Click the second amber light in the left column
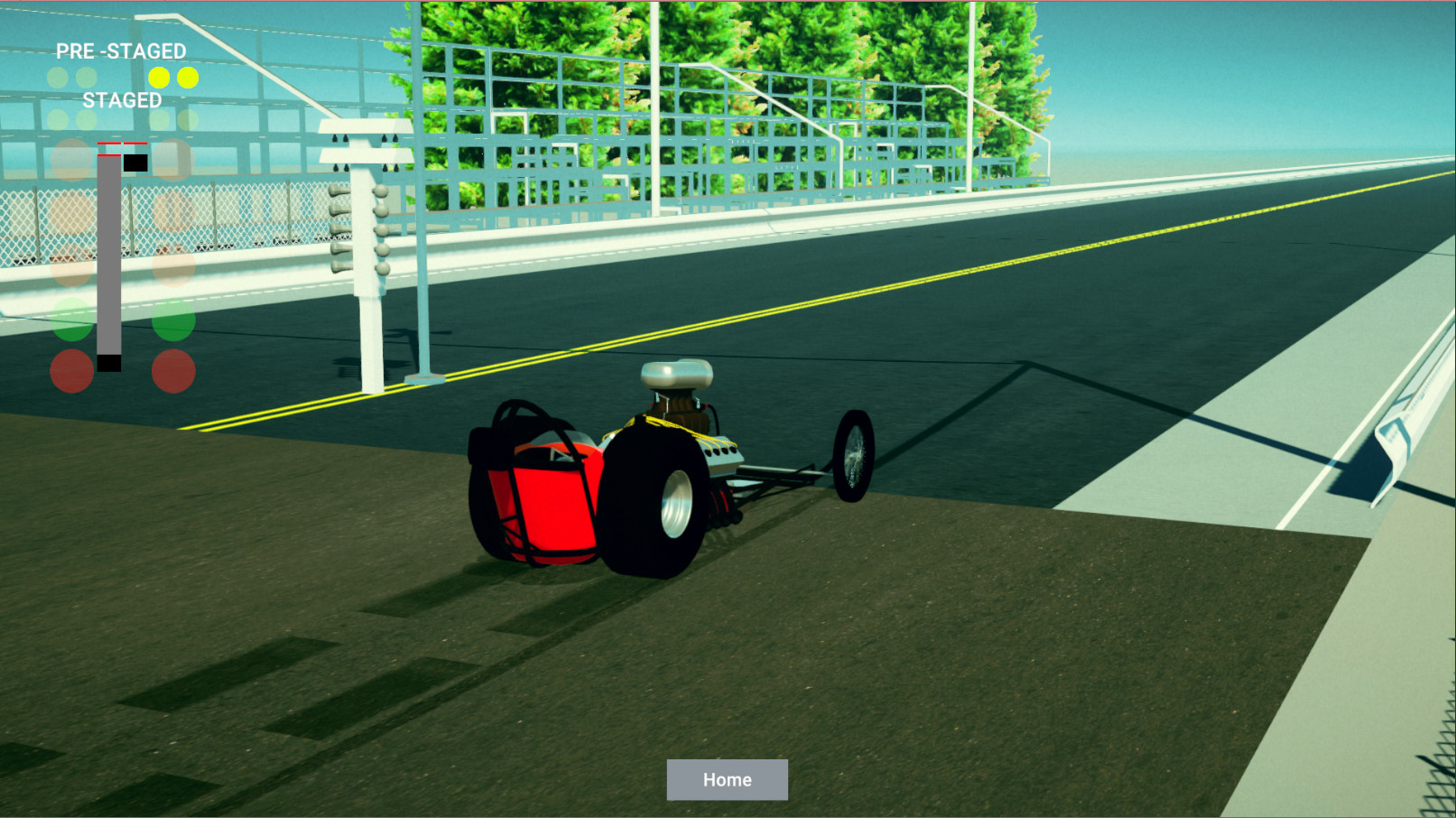Screen dimensions: 1456x818 click(x=72, y=211)
